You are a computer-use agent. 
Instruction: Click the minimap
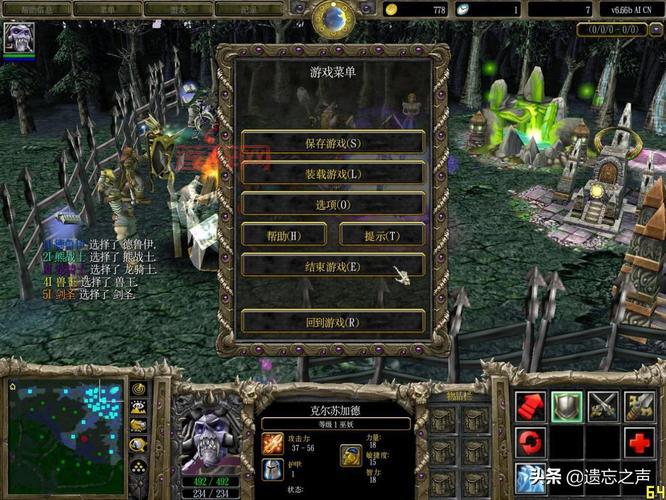pyautogui.click(x=65, y=426)
